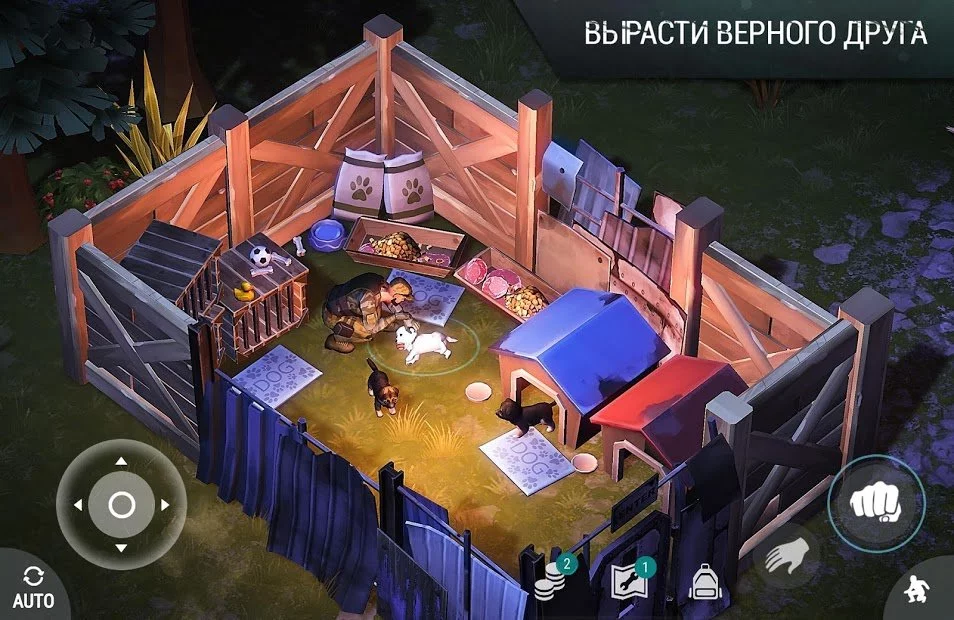Tap the joystick's down arrow
The image size is (954, 620).
click(121, 549)
